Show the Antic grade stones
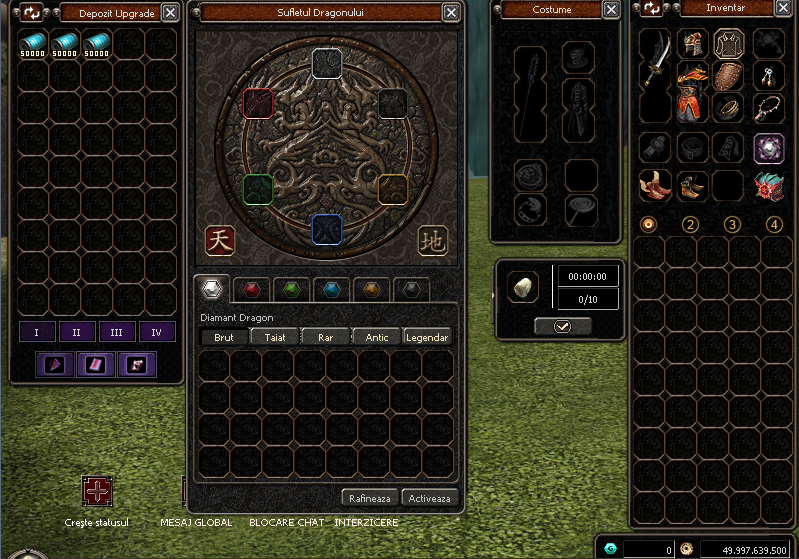The height and width of the screenshot is (559, 799). click(377, 337)
